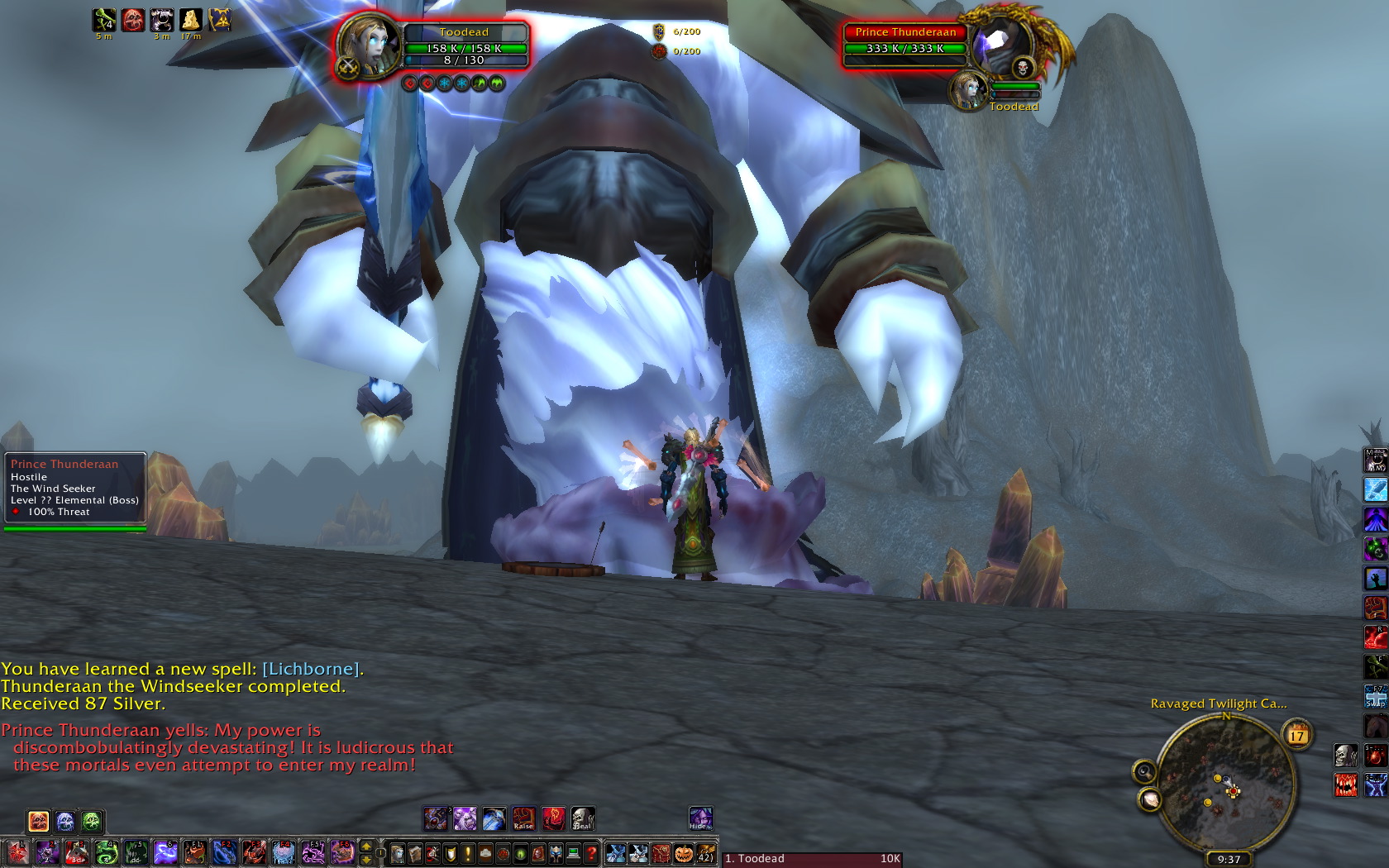Viewport: 1389px width, 868px height.
Task: Click the Toodead player portrait
Action: [x=369, y=45]
